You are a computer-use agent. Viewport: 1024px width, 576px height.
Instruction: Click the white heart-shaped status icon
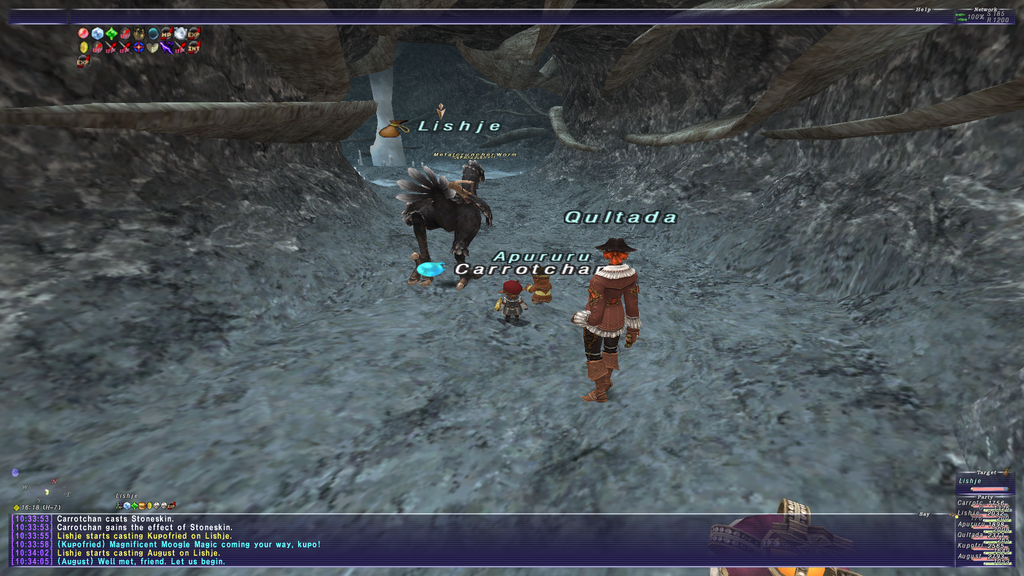[x=152, y=47]
